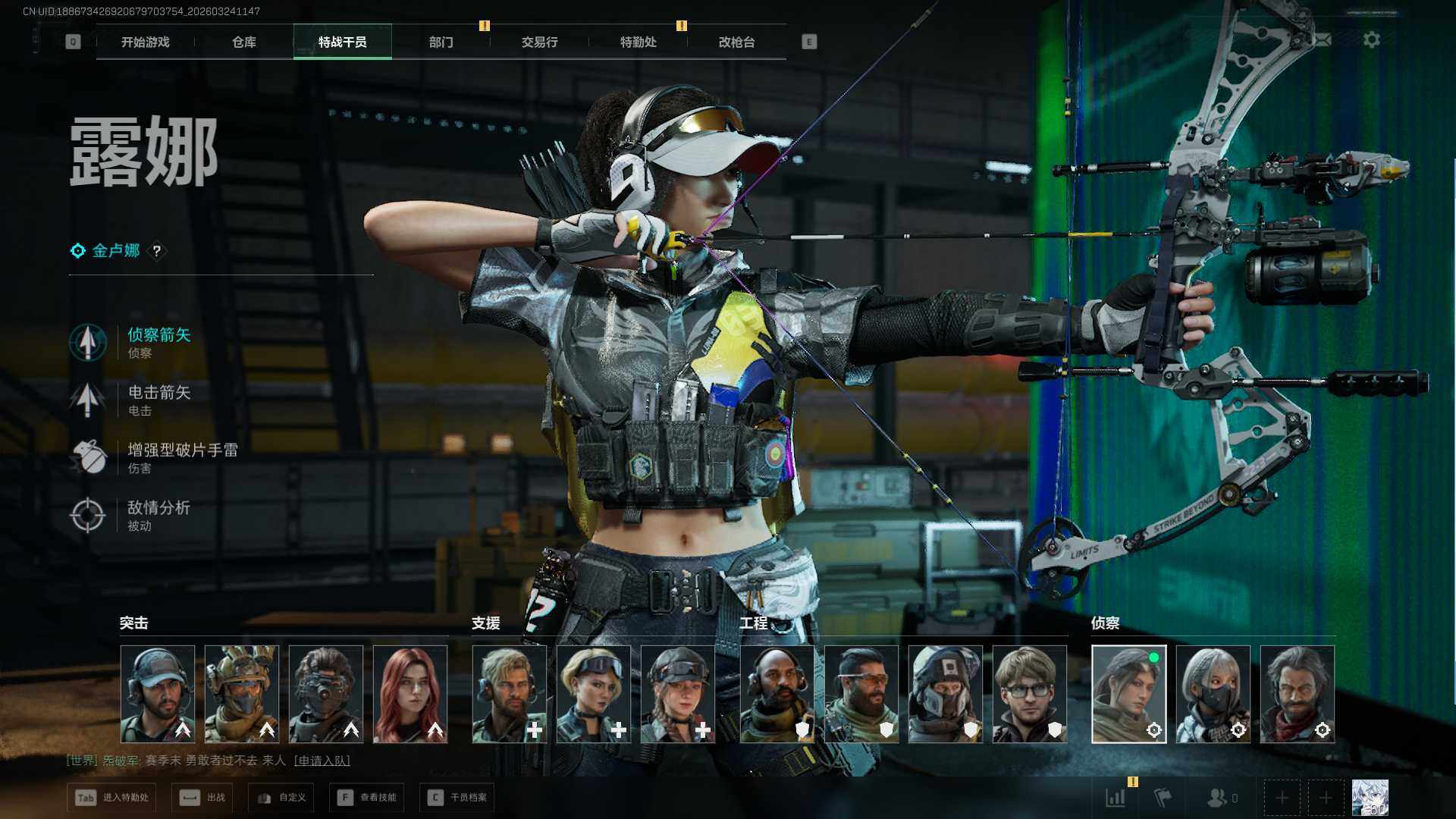The height and width of the screenshot is (819, 1456).
Task: Click the question mark beside 金卢娜
Action: coord(157,251)
